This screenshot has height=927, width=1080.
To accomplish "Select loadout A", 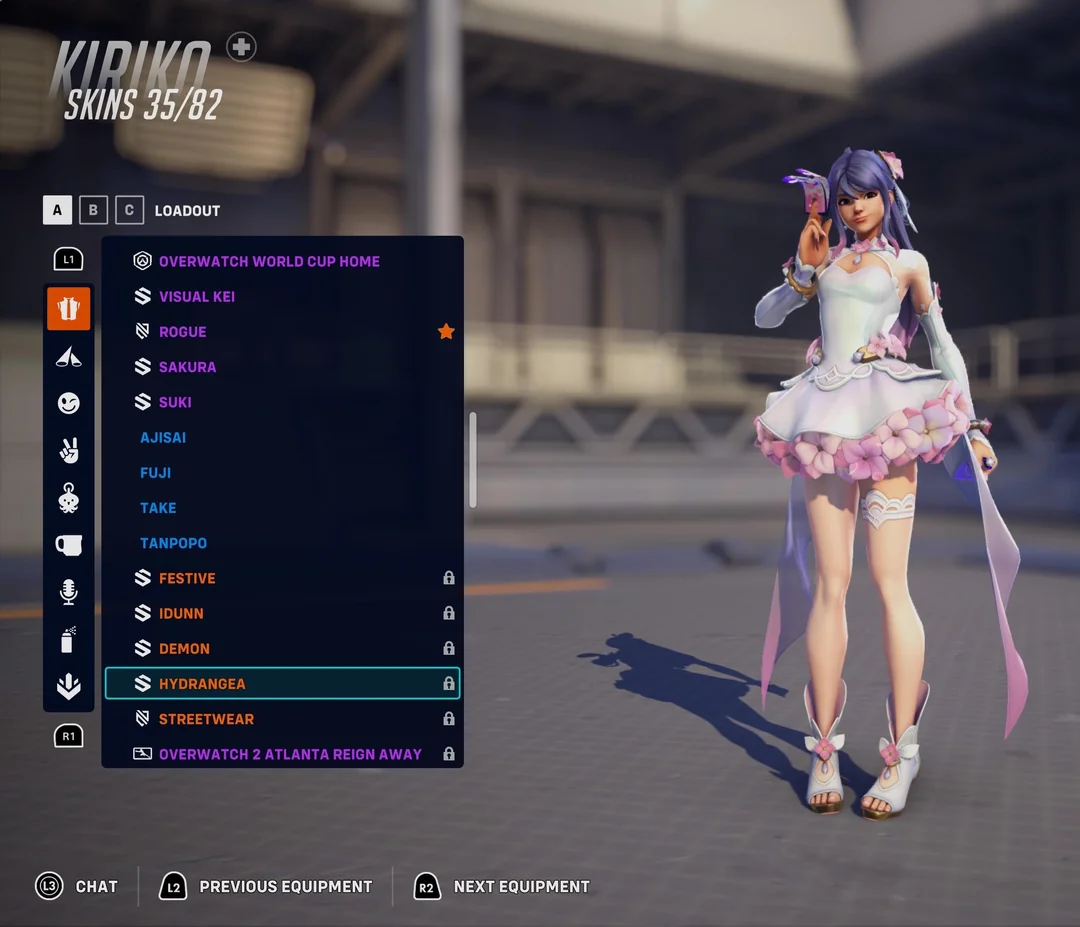I will point(57,210).
